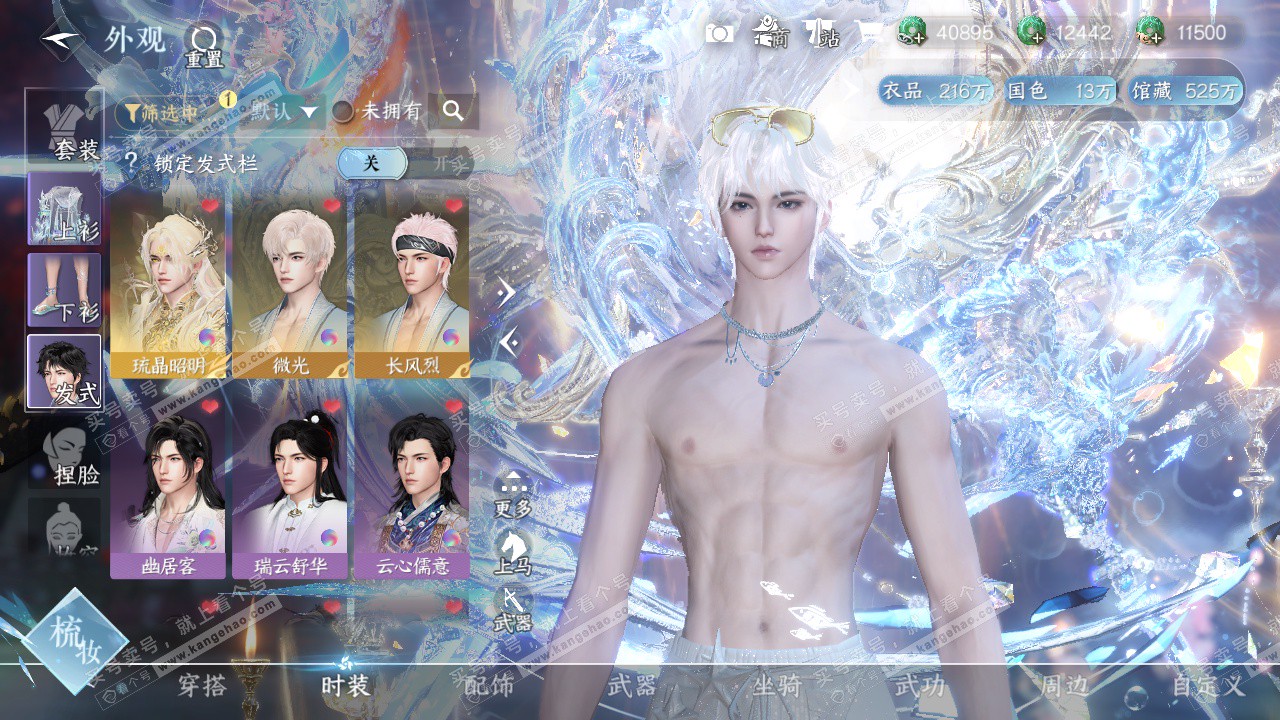
Task: Choose the 琉晶昭明 hairstyle
Action: [168, 285]
